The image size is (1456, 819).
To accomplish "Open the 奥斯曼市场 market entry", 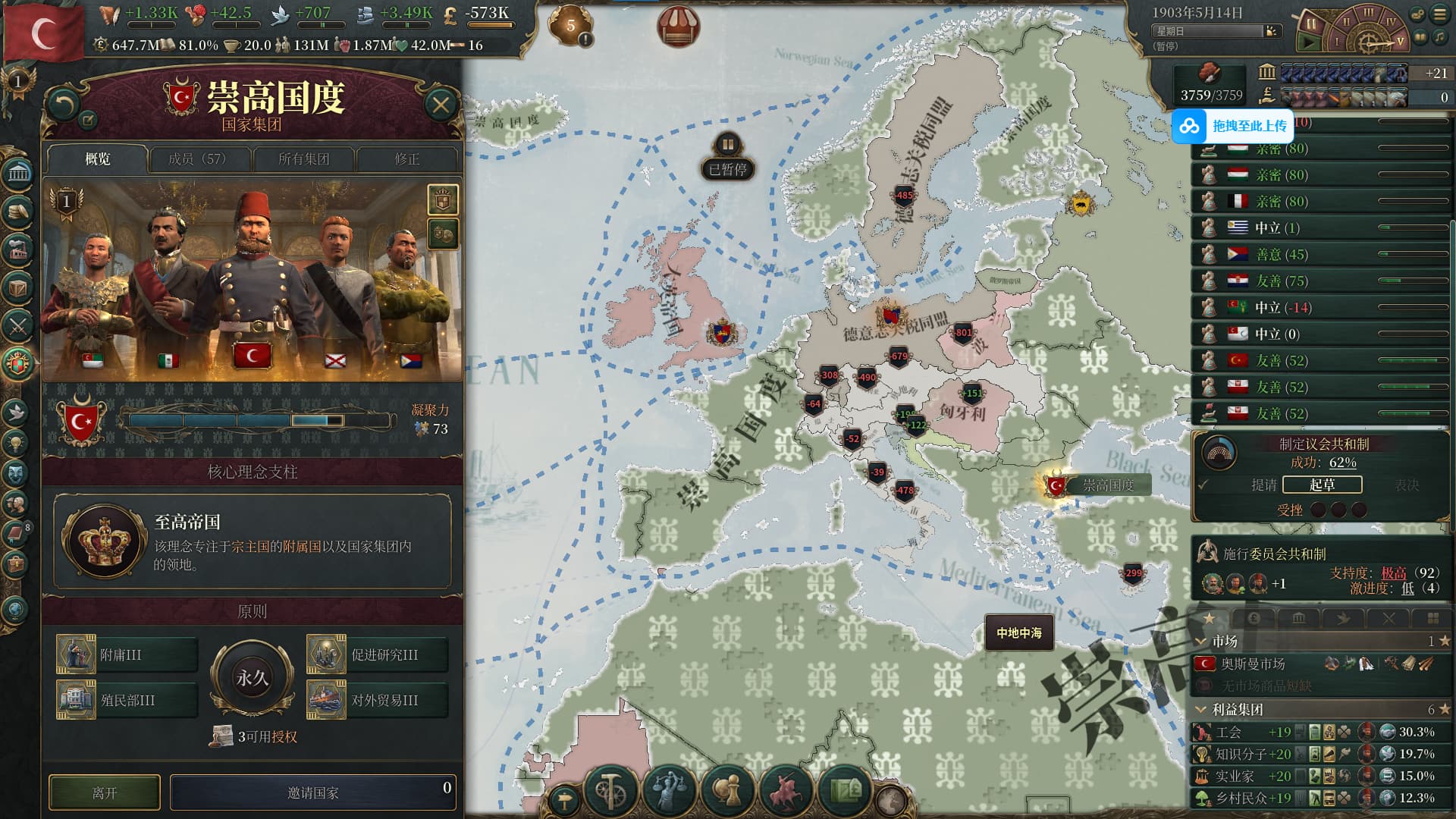I will point(1253,664).
